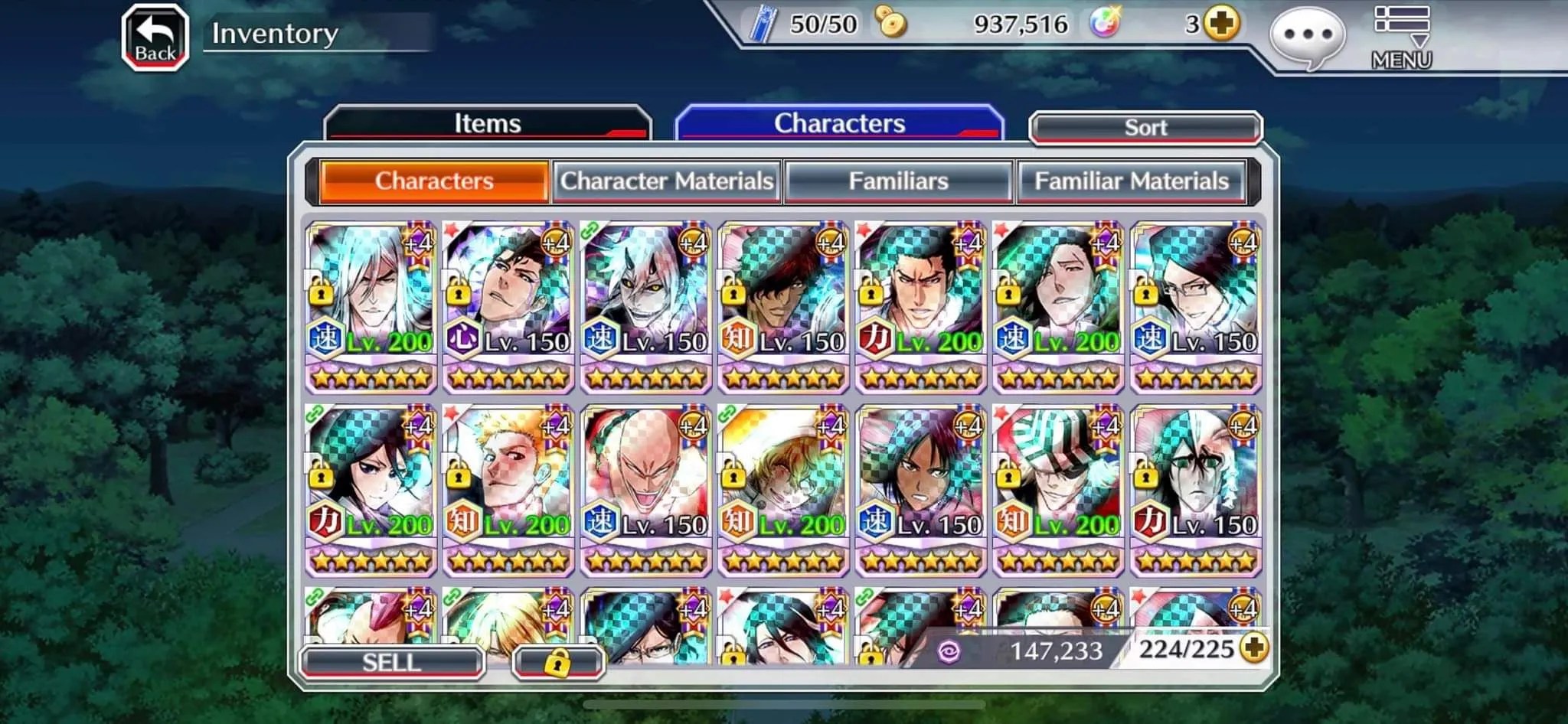Image resolution: width=1568 pixels, height=724 pixels.
Task: Switch to the Items tab
Action: point(488,123)
